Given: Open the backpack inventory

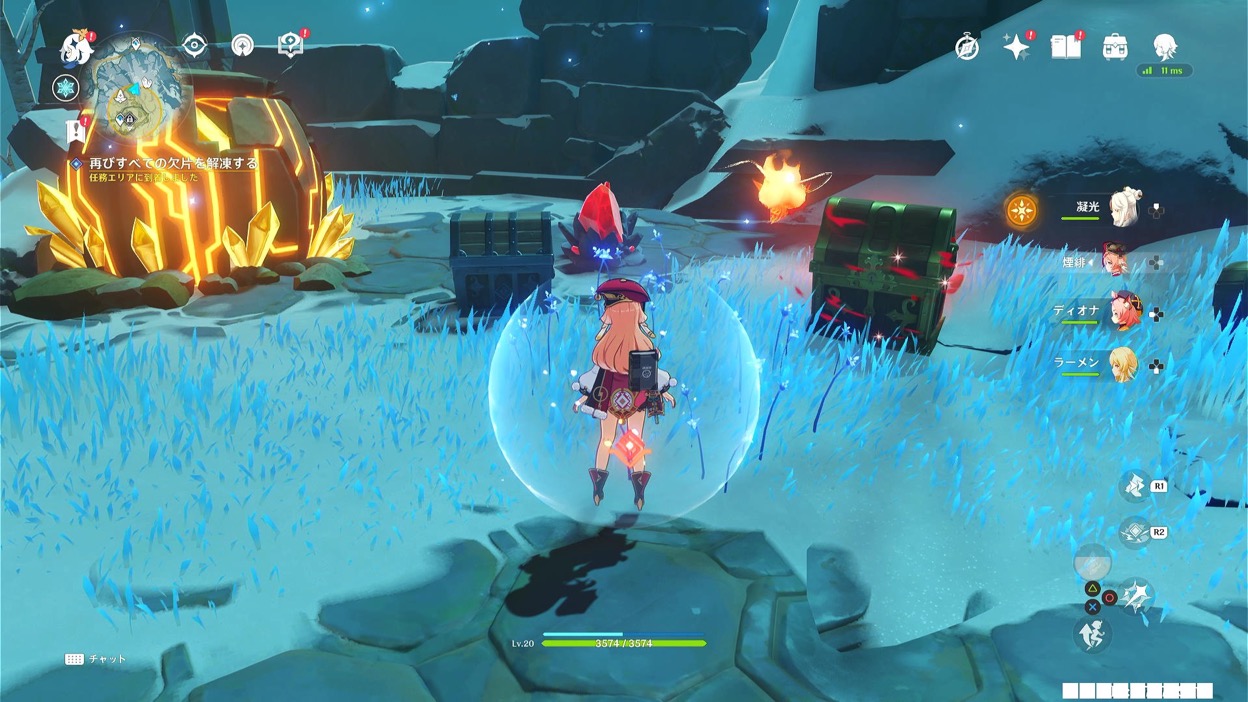Looking at the screenshot, I should (x=1115, y=47).
